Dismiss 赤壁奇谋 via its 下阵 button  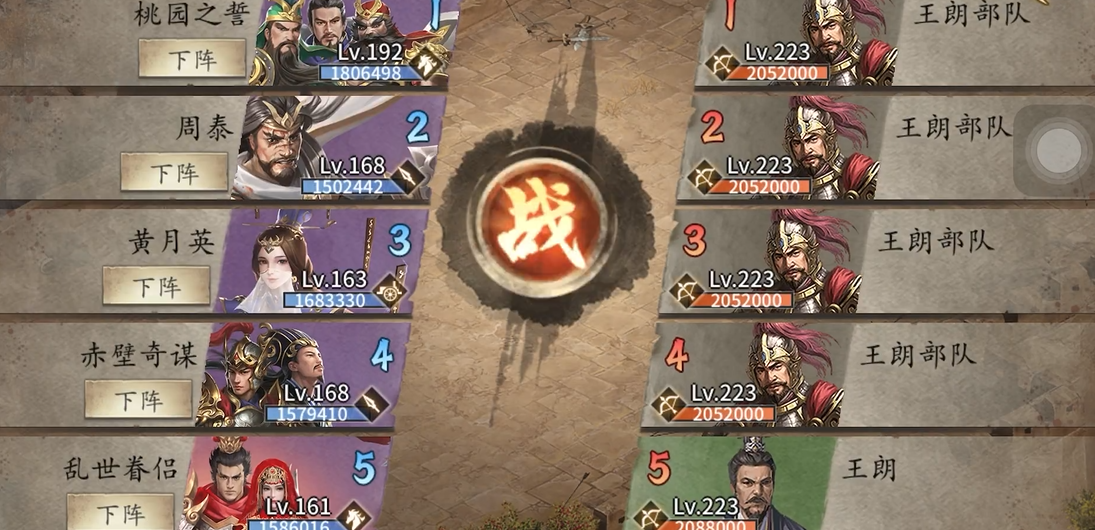(138, 400)
